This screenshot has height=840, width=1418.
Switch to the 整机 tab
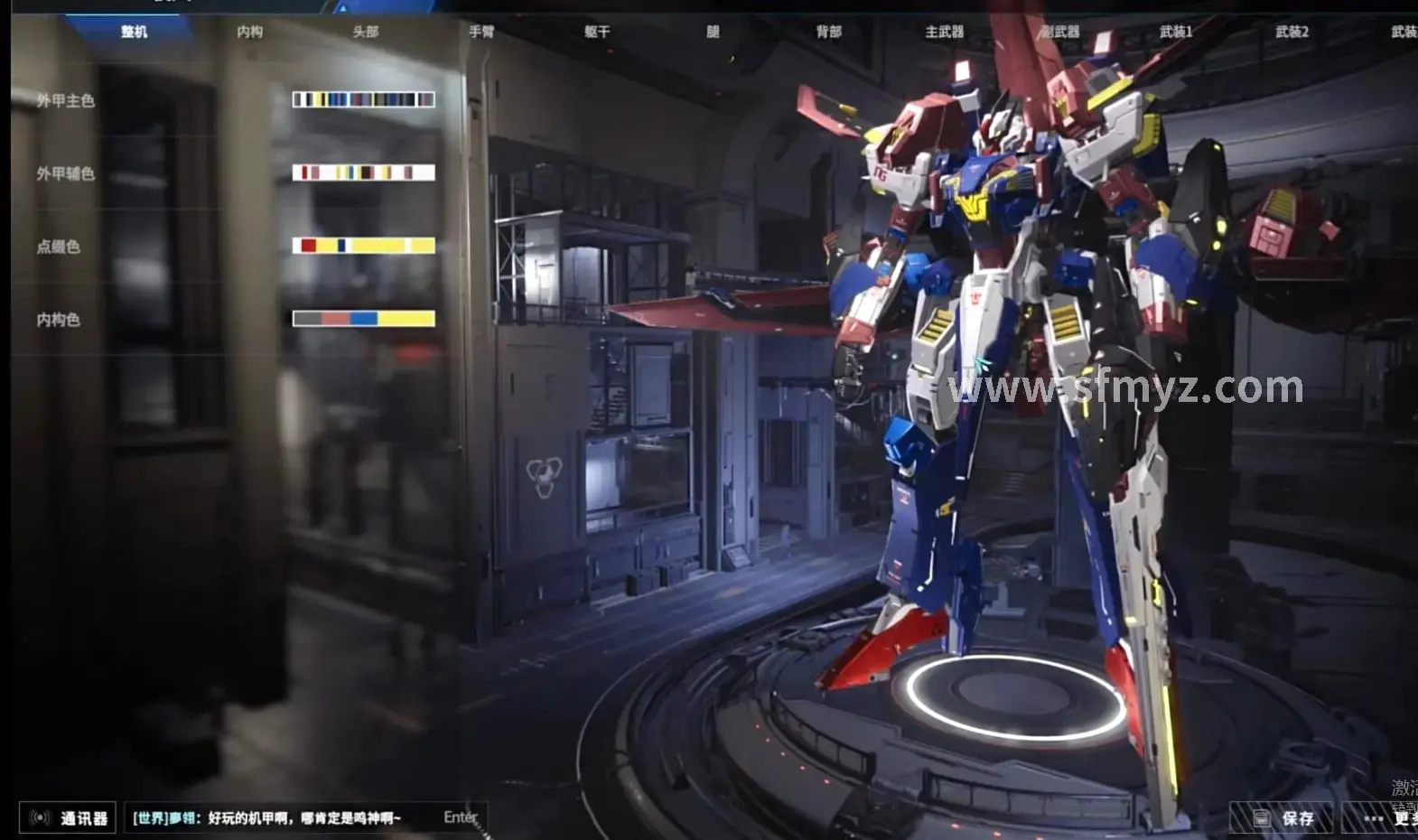(x=134, y=32)
